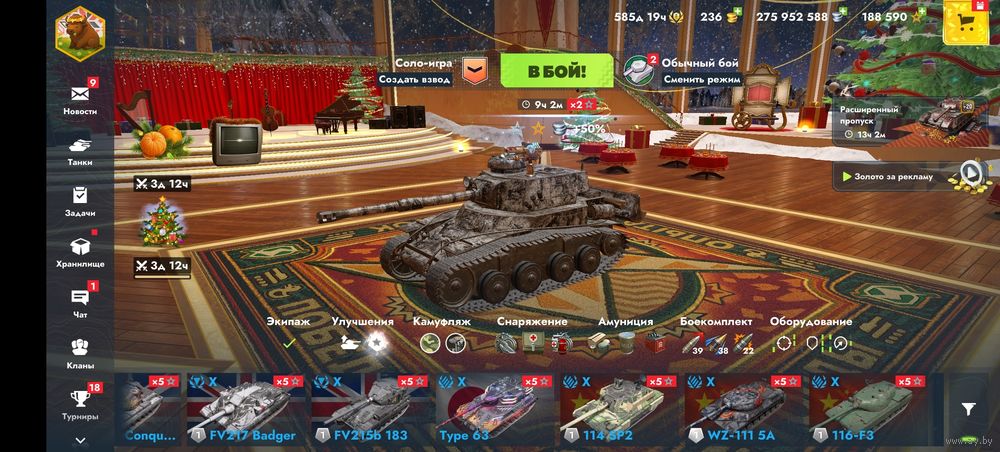Open the Хранилище storage menu
1000x452 pixels.
(80, 251)
